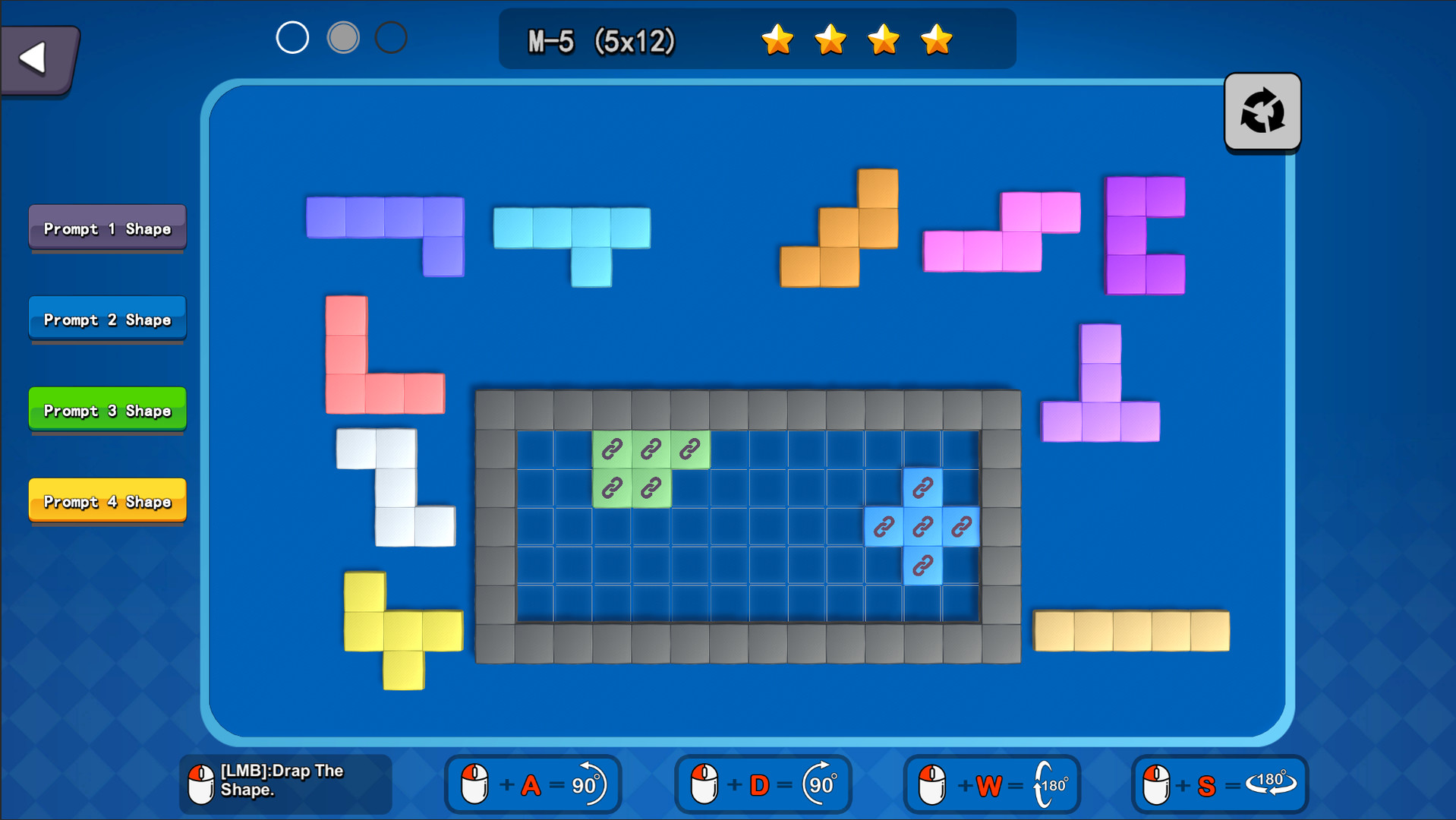The image size is (1456, 820).
Task: Click the Prompt 3 Shape green button
Action: coord(106,410)
